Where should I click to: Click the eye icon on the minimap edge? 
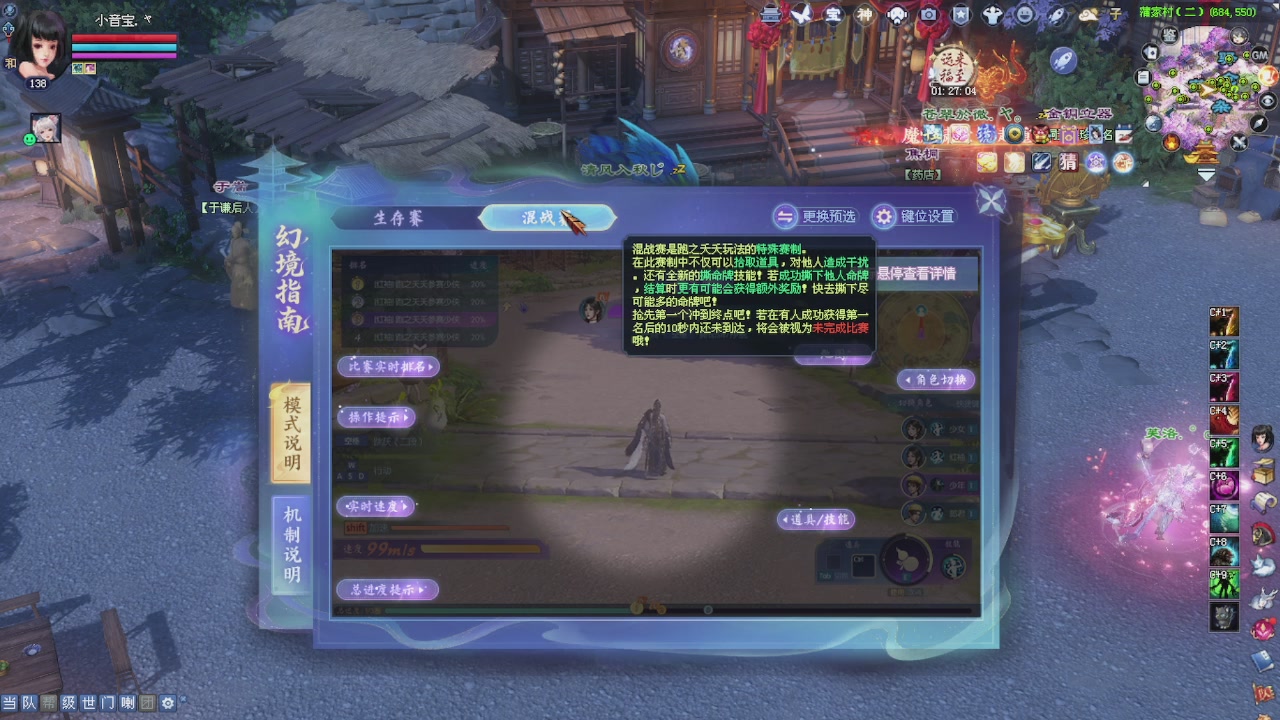[1266, 100]
